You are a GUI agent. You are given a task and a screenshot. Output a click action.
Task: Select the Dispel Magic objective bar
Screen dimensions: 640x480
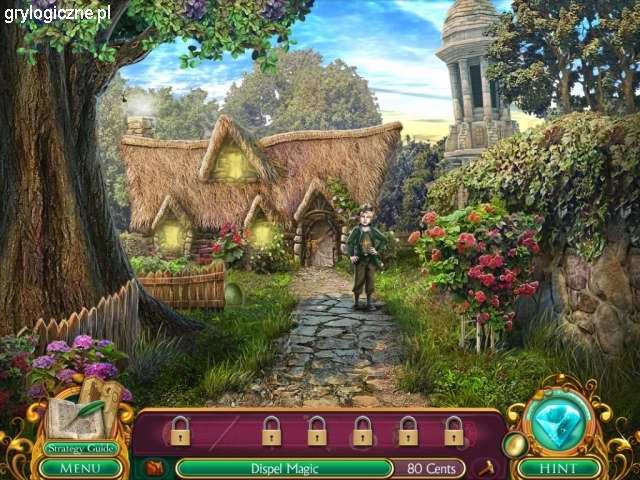pos(284,467)
